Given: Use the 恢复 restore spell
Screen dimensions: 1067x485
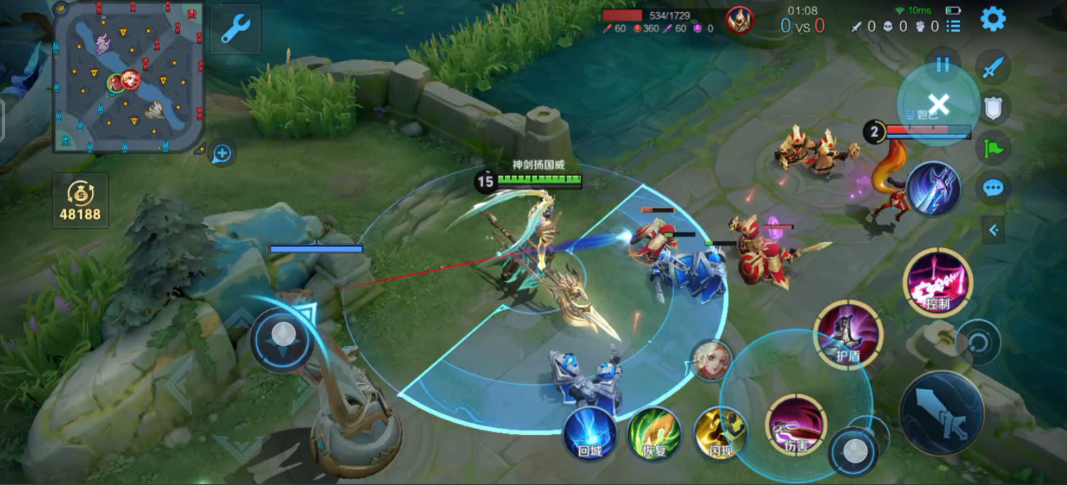Looking at the screenshot, I should pos(654,433).
